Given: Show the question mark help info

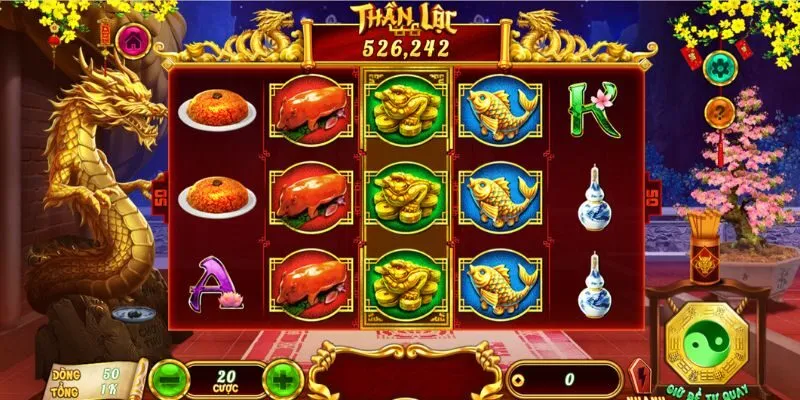Looking at the screenshot, I should click(x=720, y=111).
